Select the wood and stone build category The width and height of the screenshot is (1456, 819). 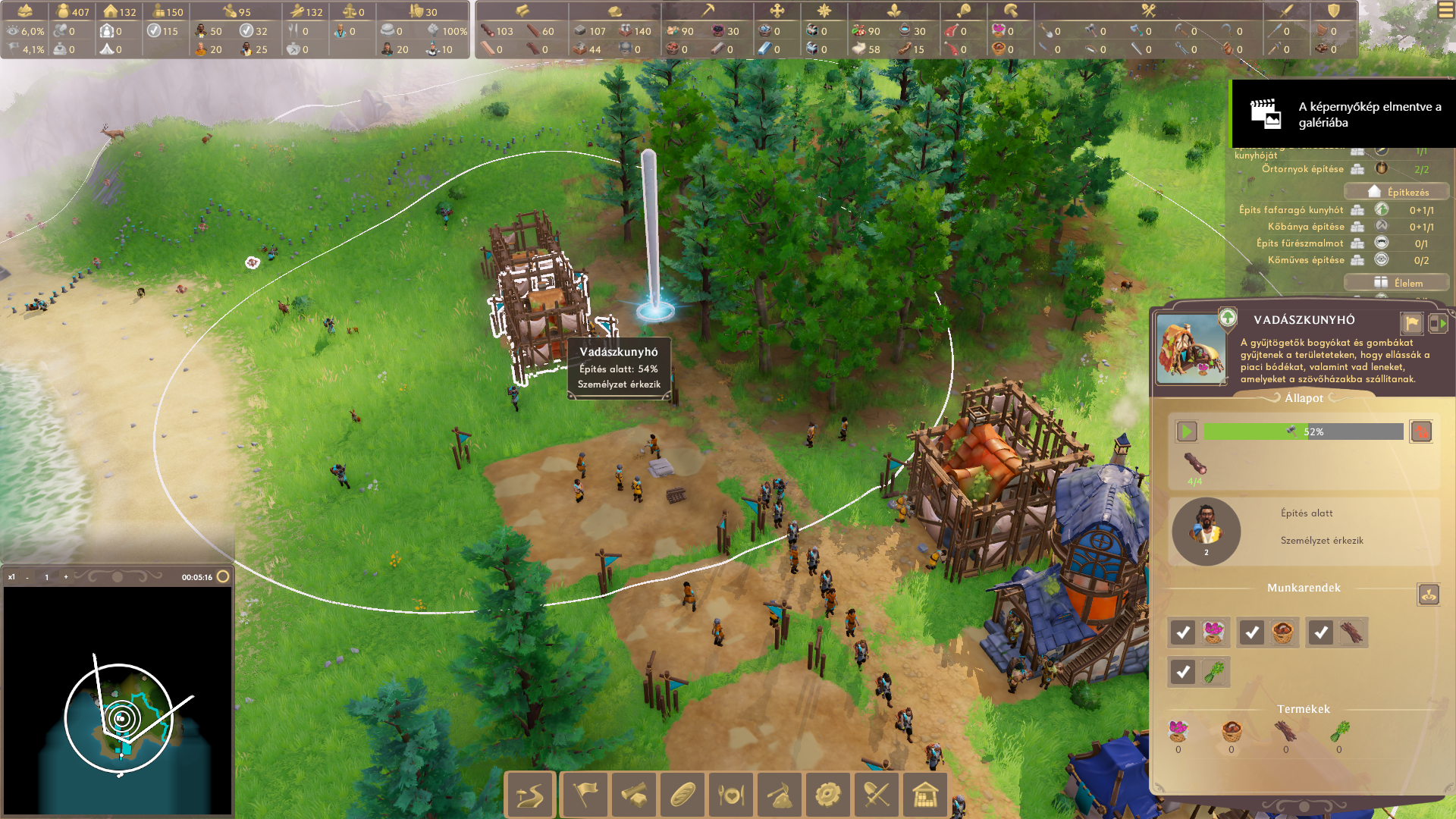tap(633, 795)
